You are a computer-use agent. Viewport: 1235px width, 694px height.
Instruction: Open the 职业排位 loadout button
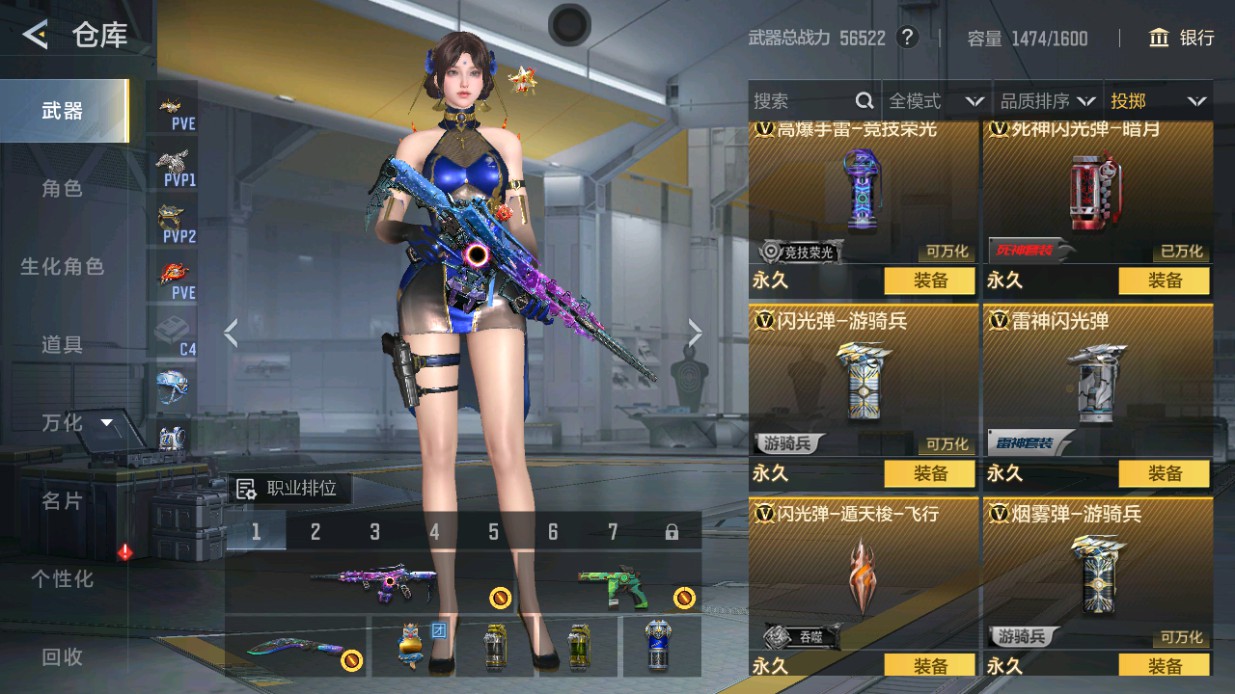[288, 489]
